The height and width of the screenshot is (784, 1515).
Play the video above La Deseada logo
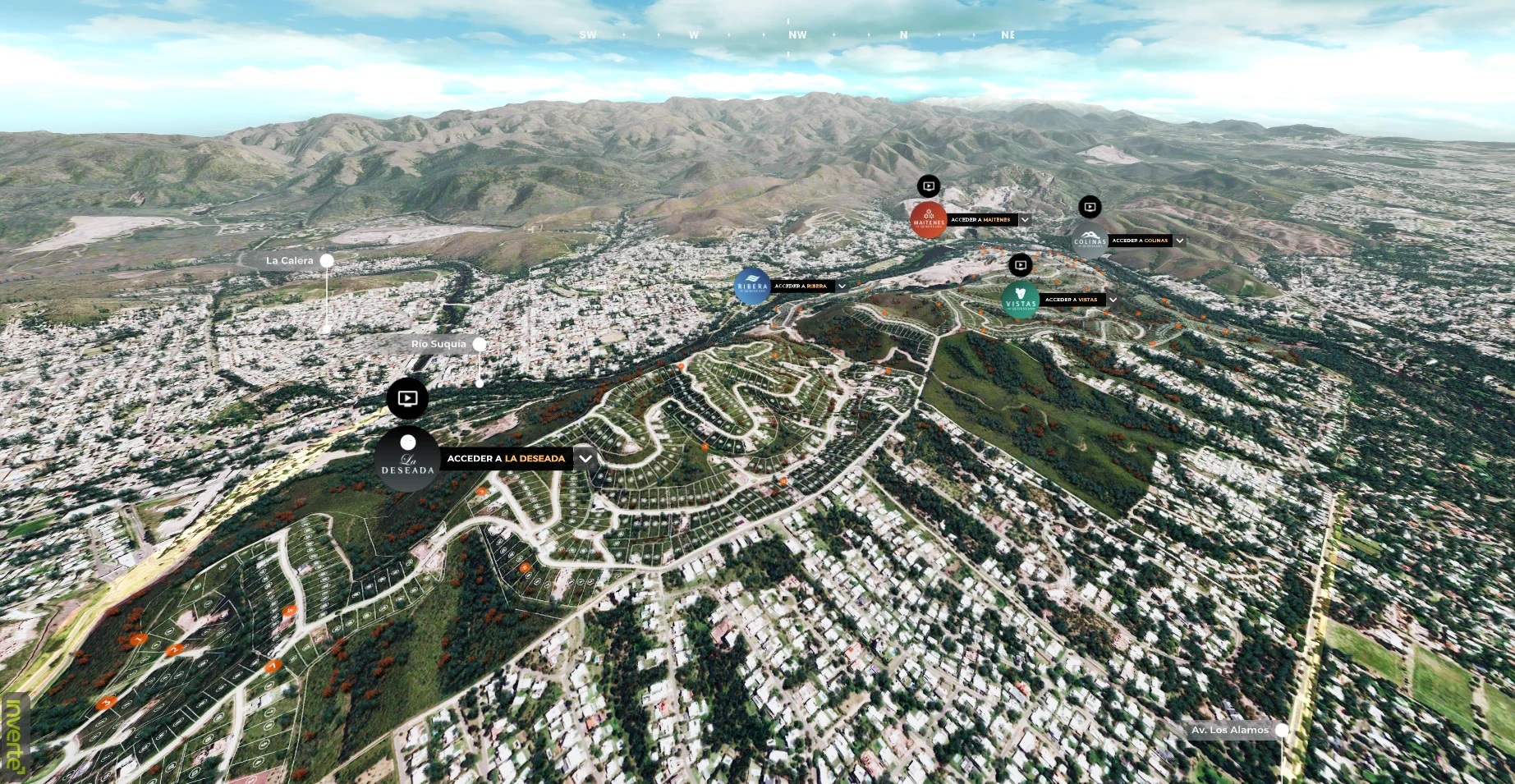[x=407, y=399]
